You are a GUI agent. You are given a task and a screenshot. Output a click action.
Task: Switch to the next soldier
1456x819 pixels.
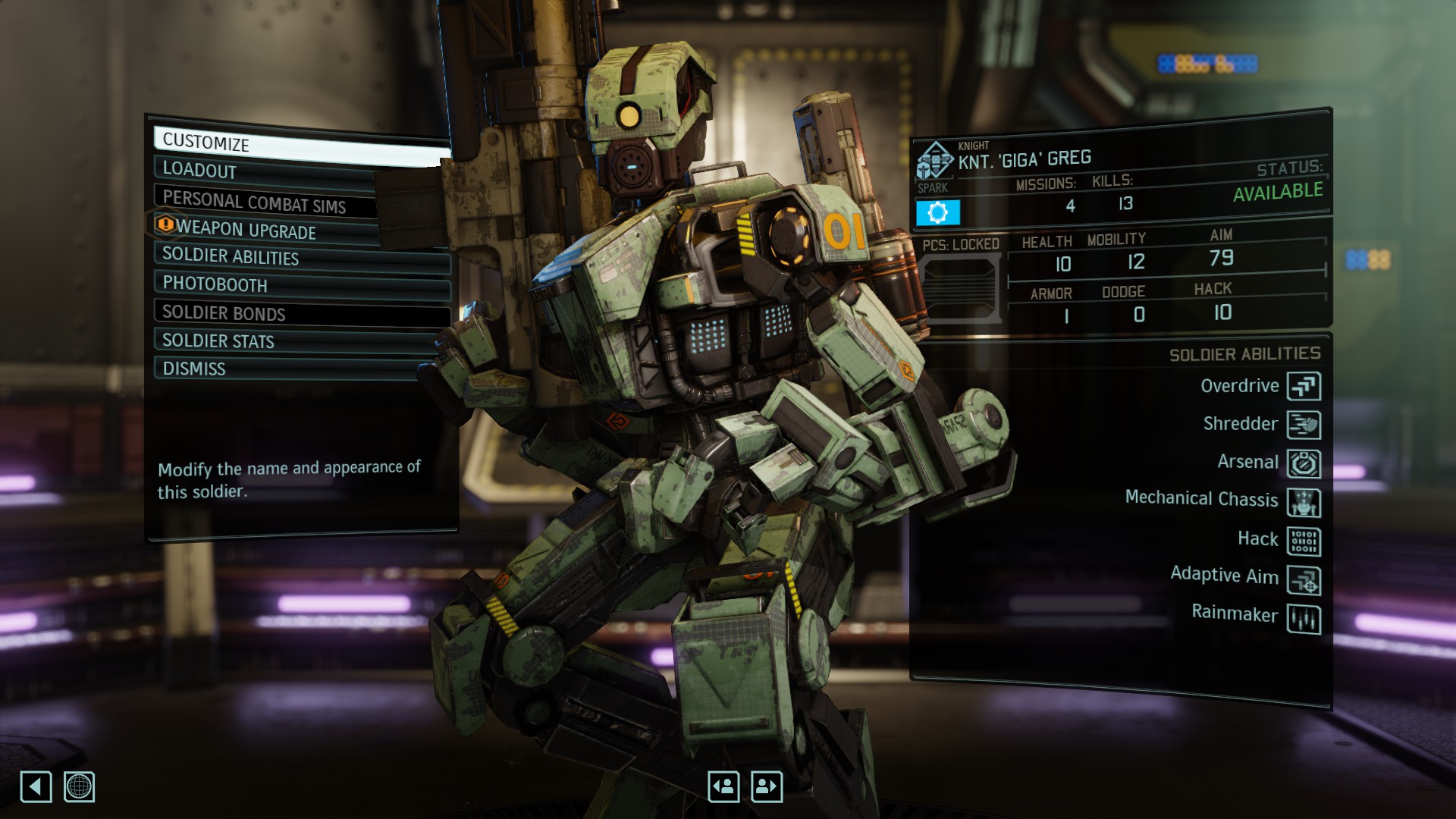pos(767,786)
